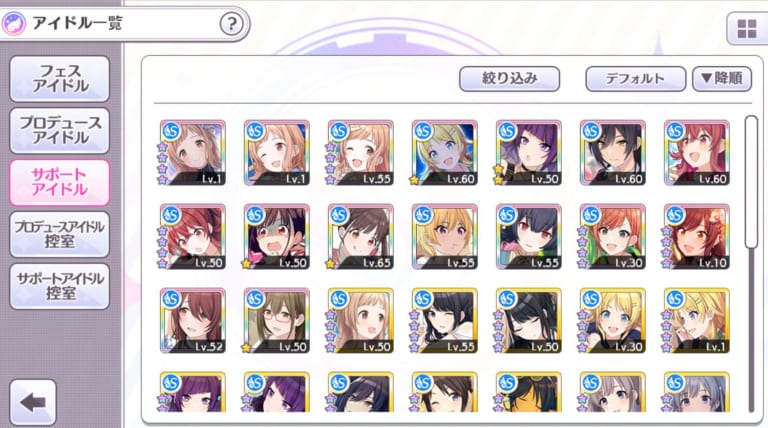Select the Lv.65 support idol card
The image size is (768, 428).
360,237
